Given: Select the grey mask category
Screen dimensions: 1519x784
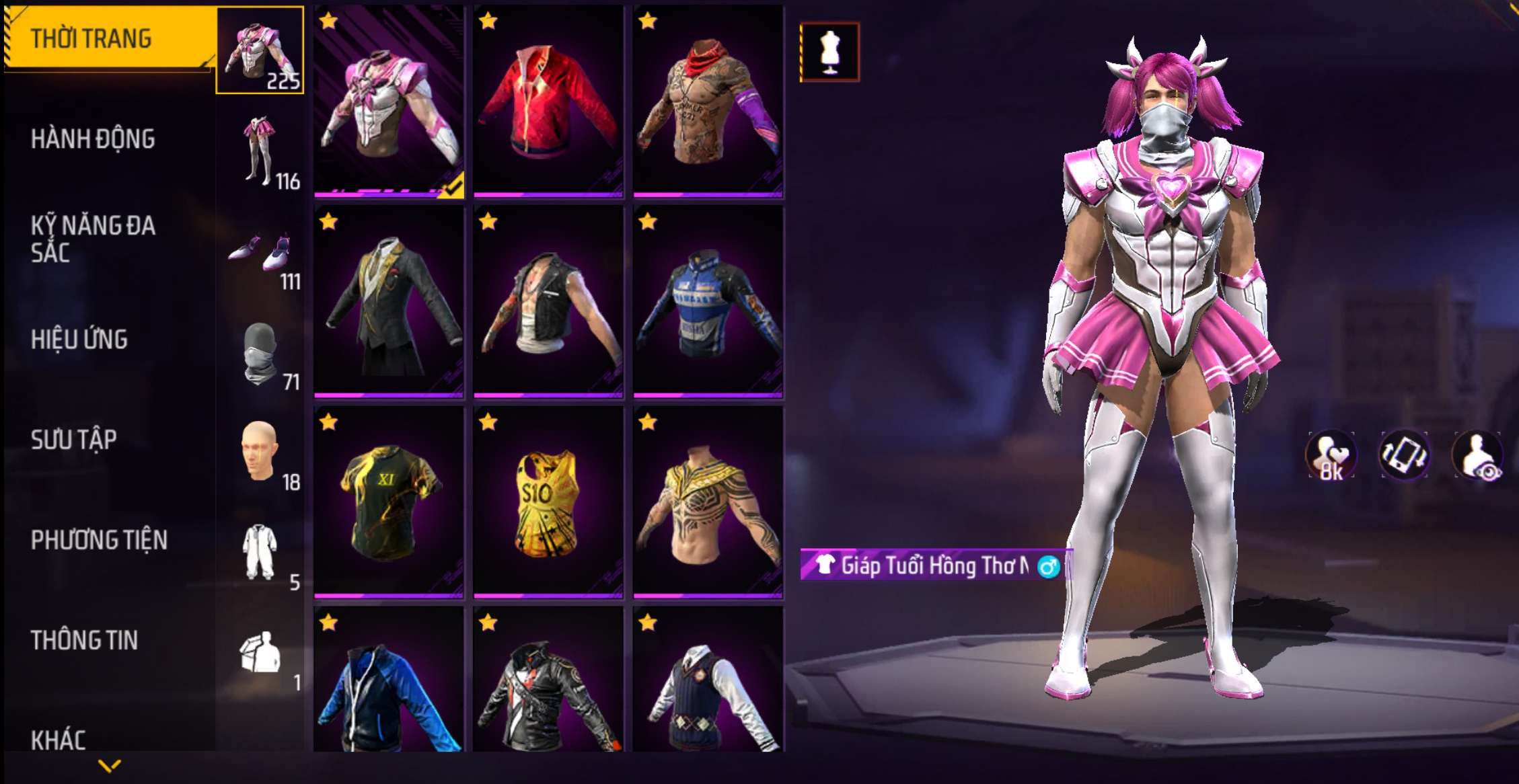Looking at the screenshot, I should click(260, 353).
